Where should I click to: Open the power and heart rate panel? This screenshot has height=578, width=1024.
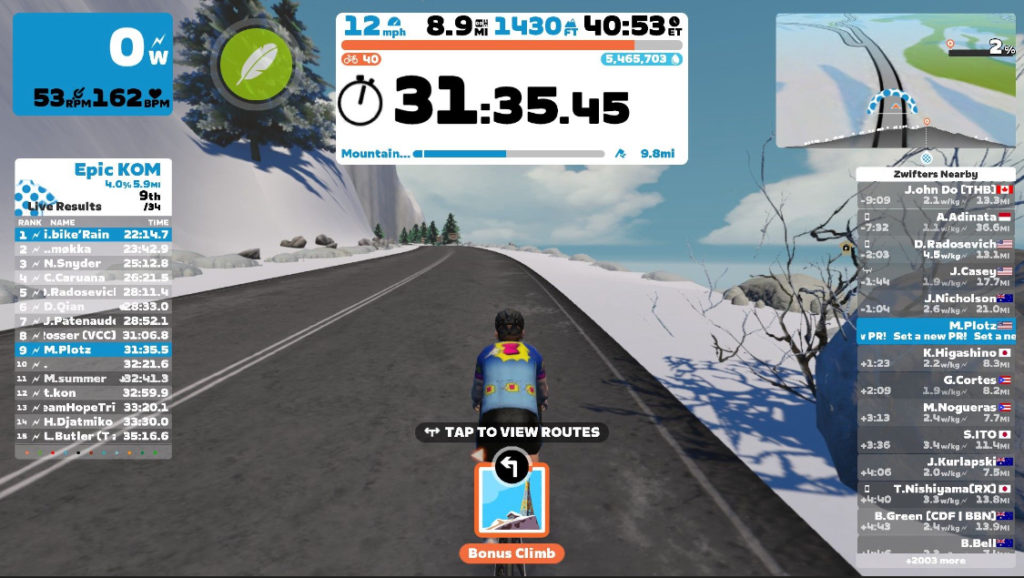click(93, 65)
